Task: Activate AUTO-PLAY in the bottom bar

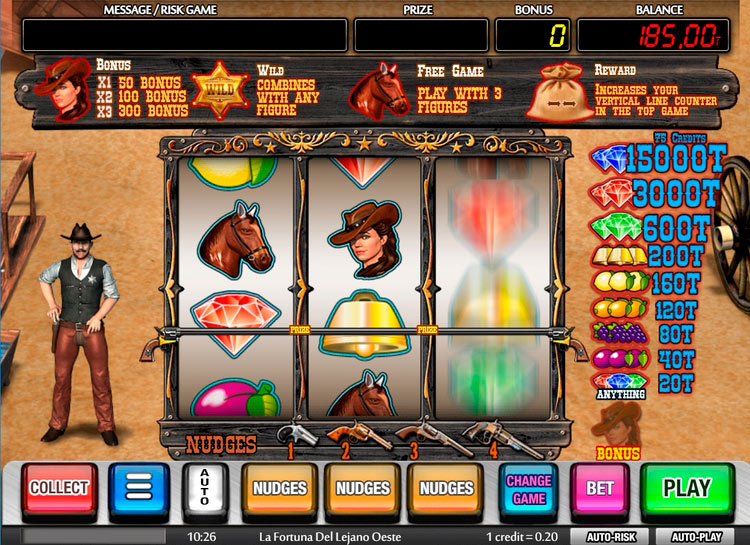Action: (x=696, y=537)
